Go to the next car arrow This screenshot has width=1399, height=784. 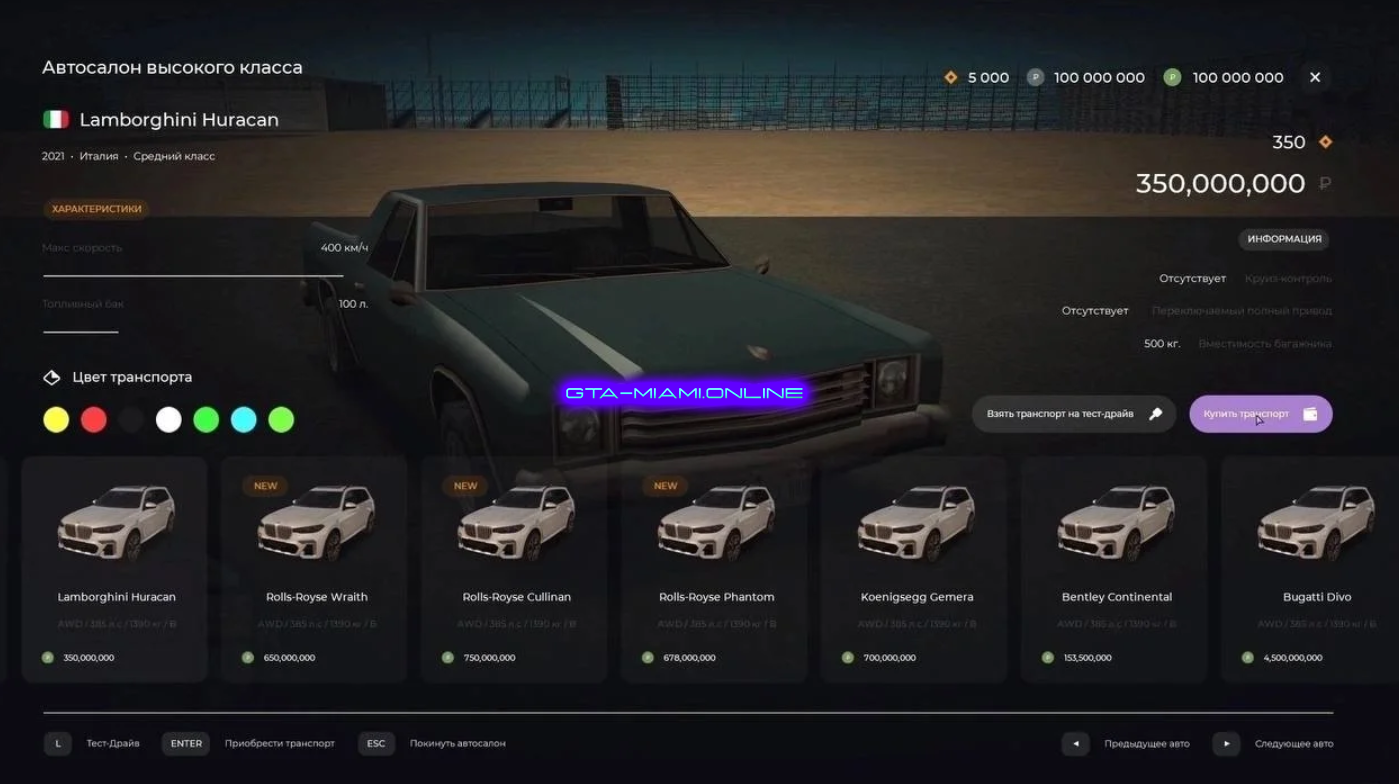[1226, 744]
